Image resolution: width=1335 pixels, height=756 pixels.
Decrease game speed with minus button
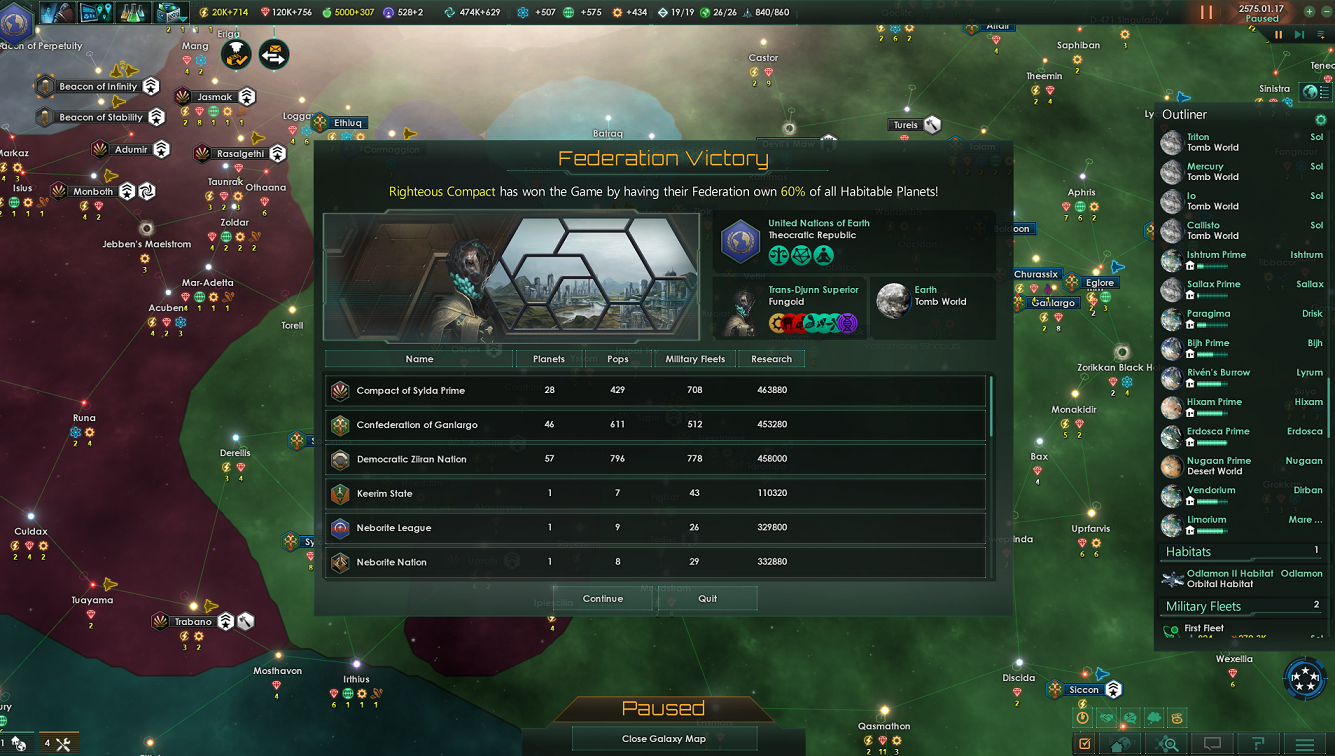tap(1326, 12)
